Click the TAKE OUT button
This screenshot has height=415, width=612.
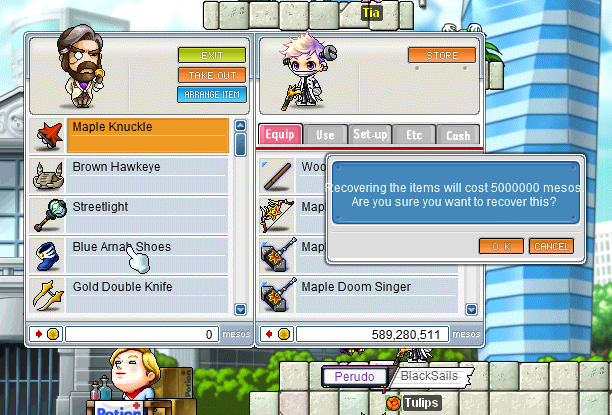pyautogui.click(x=211, y=75)
